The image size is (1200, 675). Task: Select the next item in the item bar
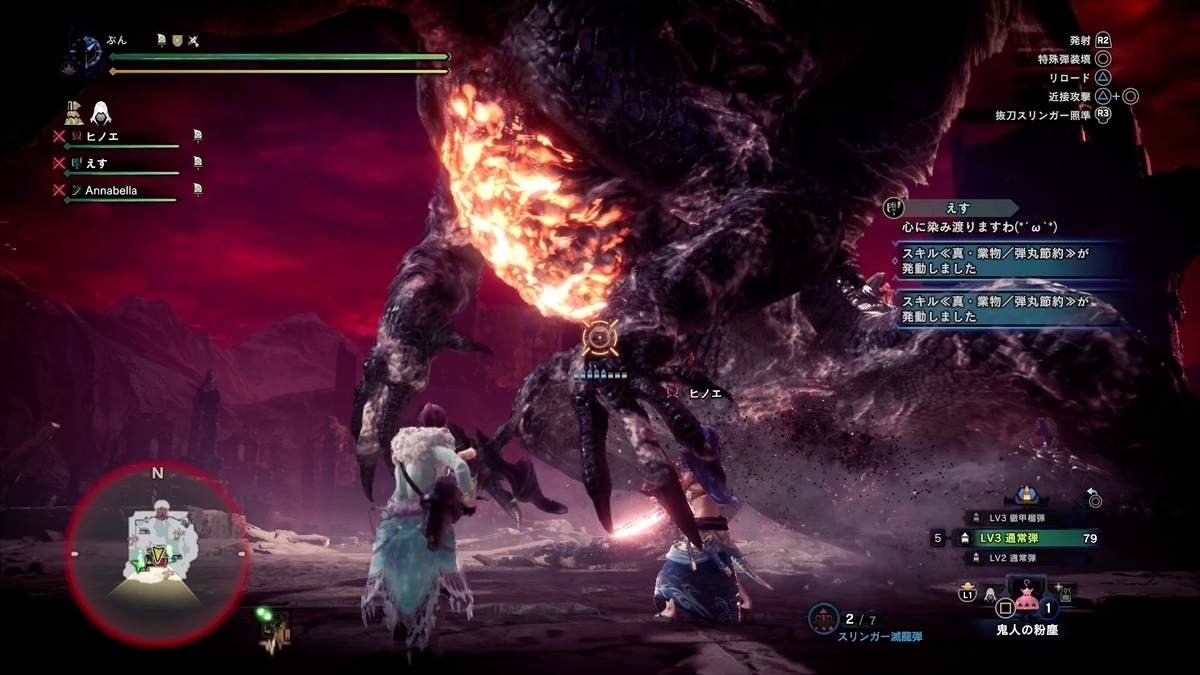(x=1066, y=592)
